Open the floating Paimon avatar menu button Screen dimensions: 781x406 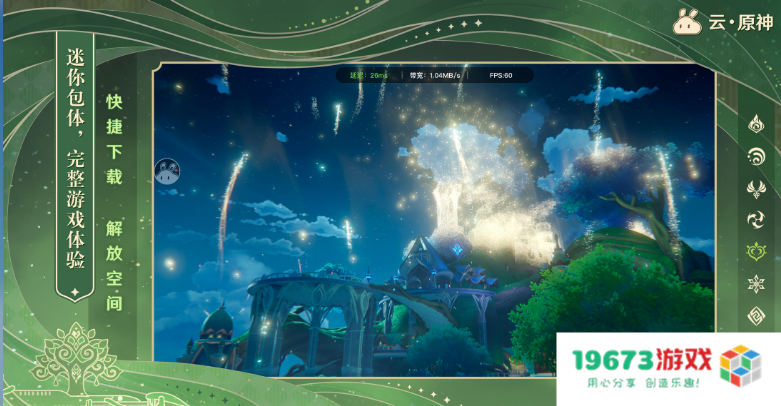click(166, 171)
